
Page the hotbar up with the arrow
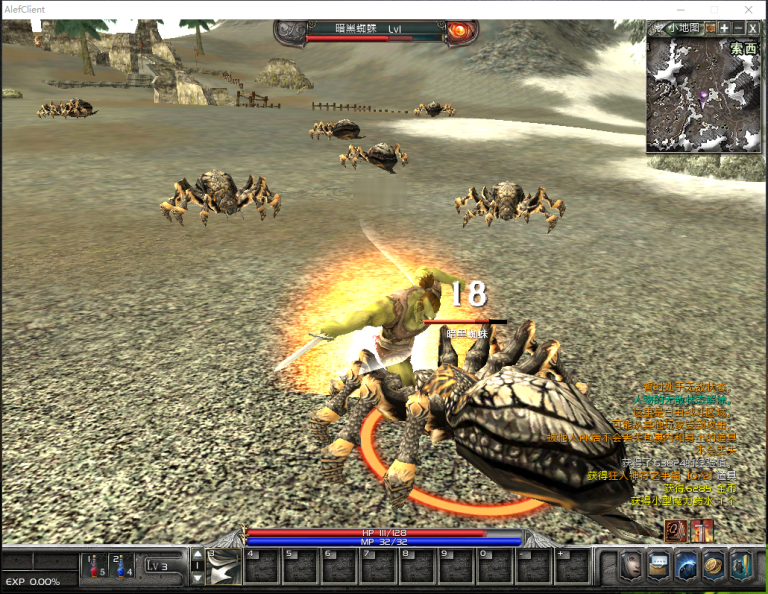point(197,553)
